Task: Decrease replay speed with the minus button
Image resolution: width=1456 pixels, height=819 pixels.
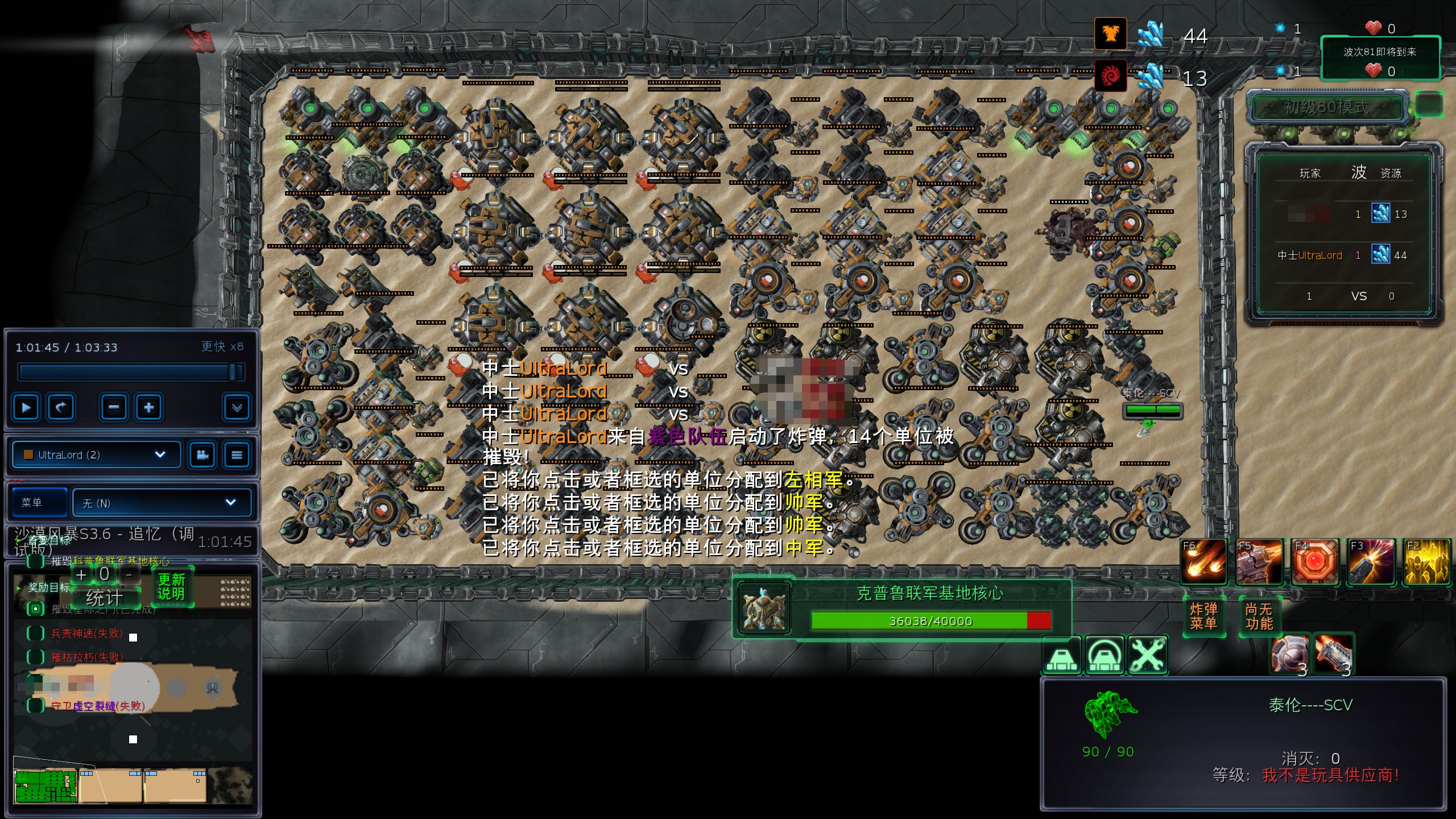Action: click(114, 407)
